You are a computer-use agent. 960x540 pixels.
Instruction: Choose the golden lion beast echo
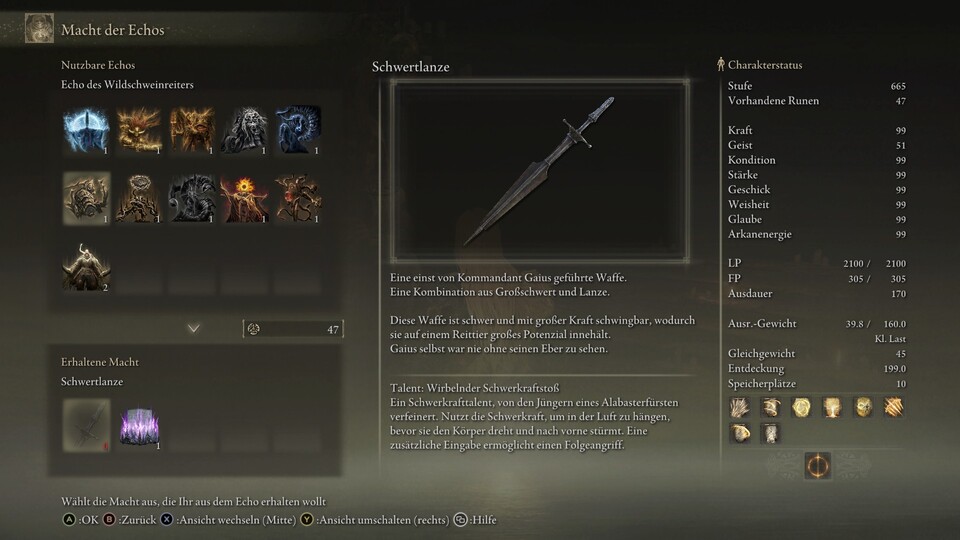point(139,129)
